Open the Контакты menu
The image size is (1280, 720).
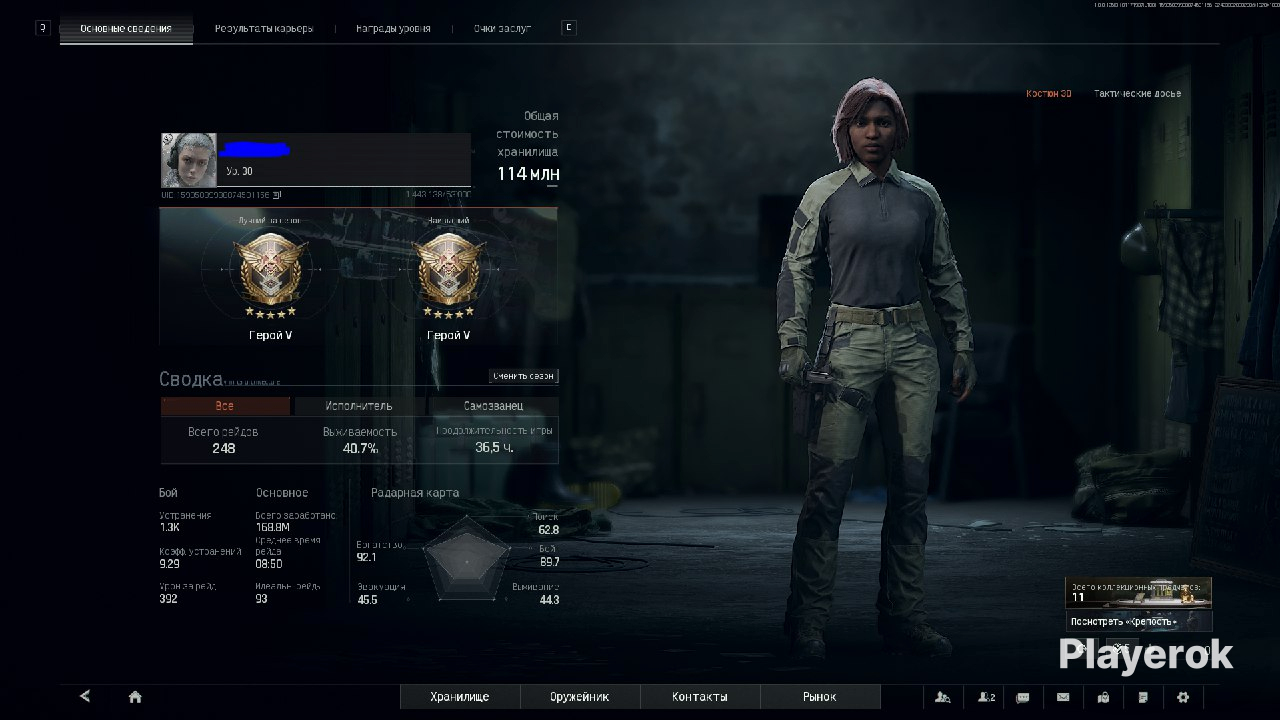(x=700, y=697)
